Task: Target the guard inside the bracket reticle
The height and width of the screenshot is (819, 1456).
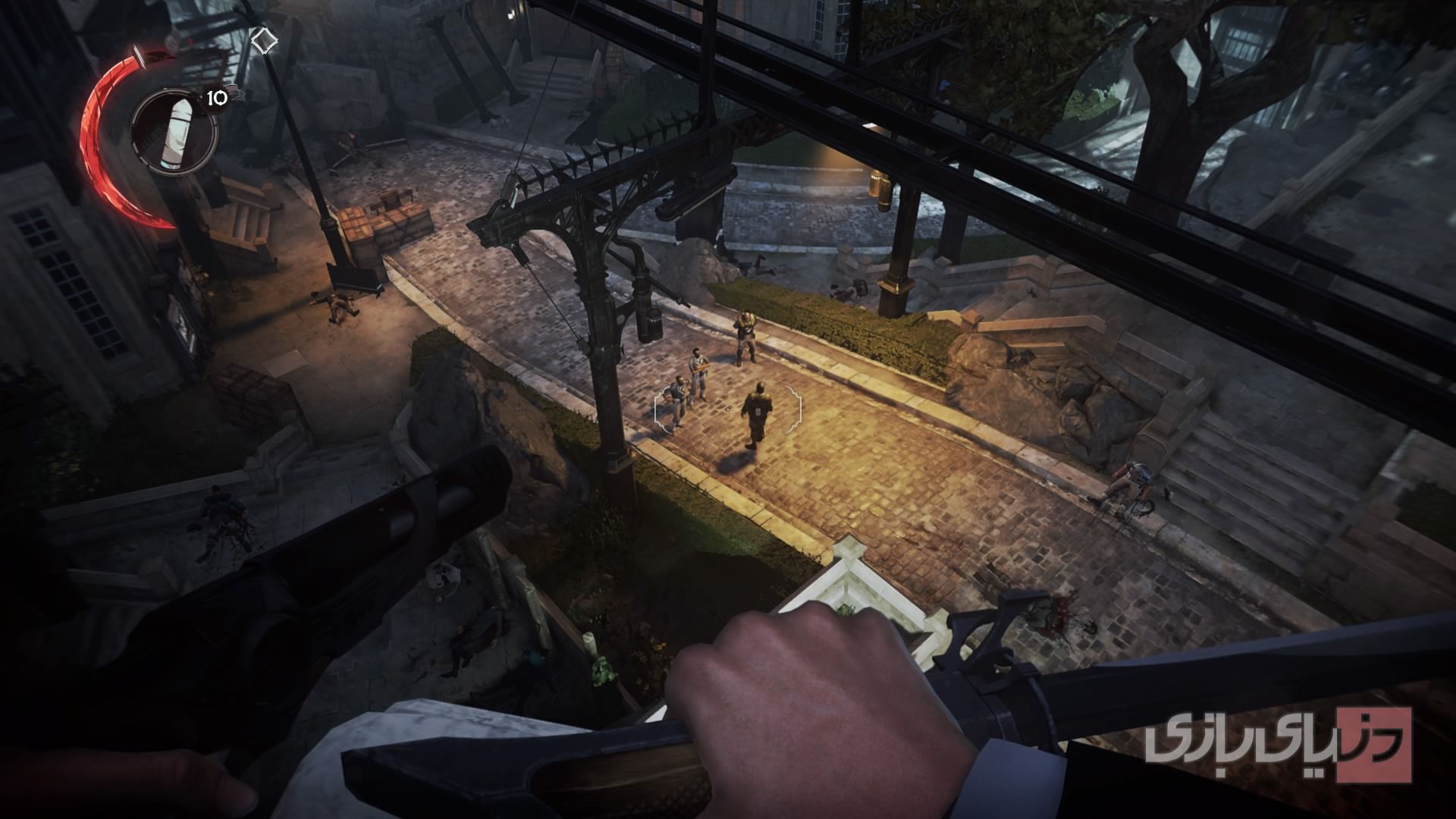Action: point(758,413)
